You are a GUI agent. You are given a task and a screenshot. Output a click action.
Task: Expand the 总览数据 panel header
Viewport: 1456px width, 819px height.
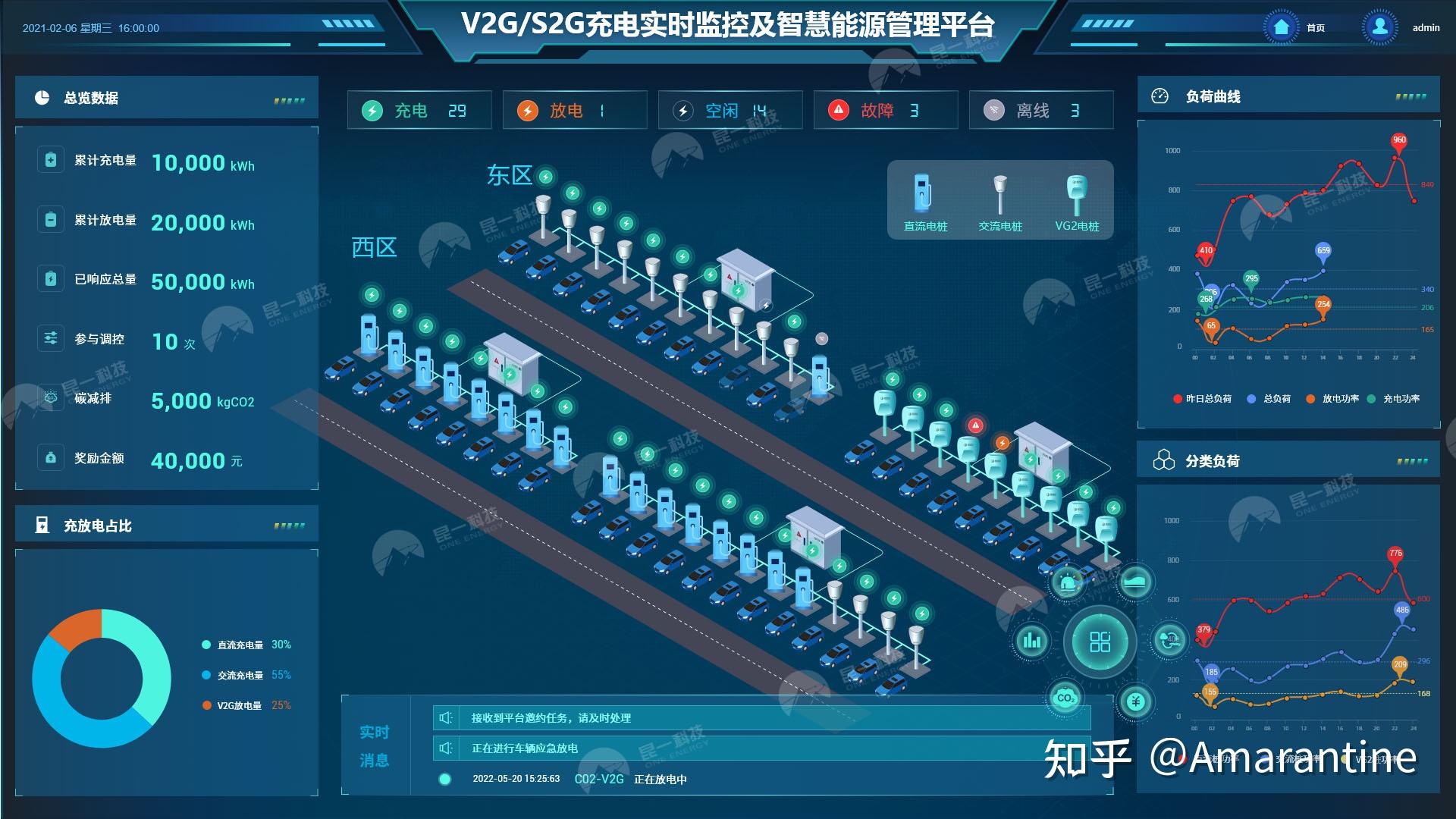coord(91,98)
